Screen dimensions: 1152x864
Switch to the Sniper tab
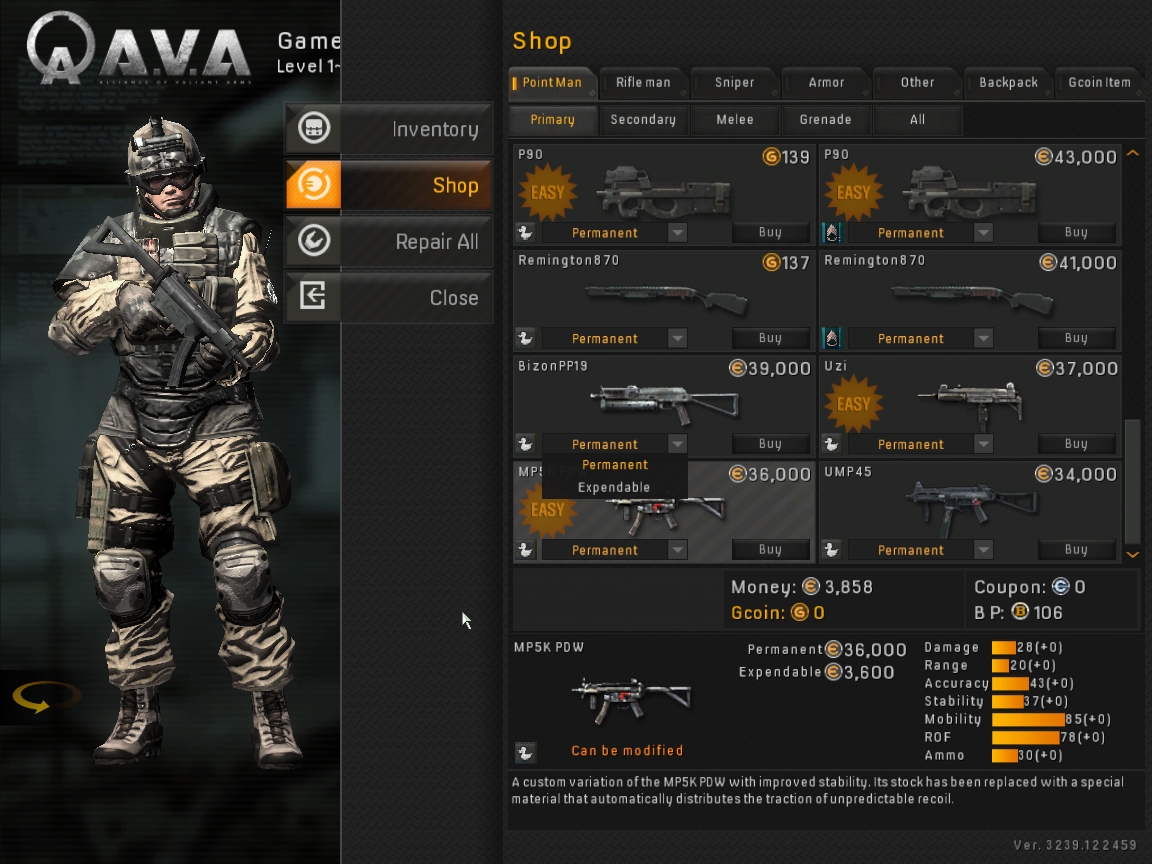pos(734,83)
